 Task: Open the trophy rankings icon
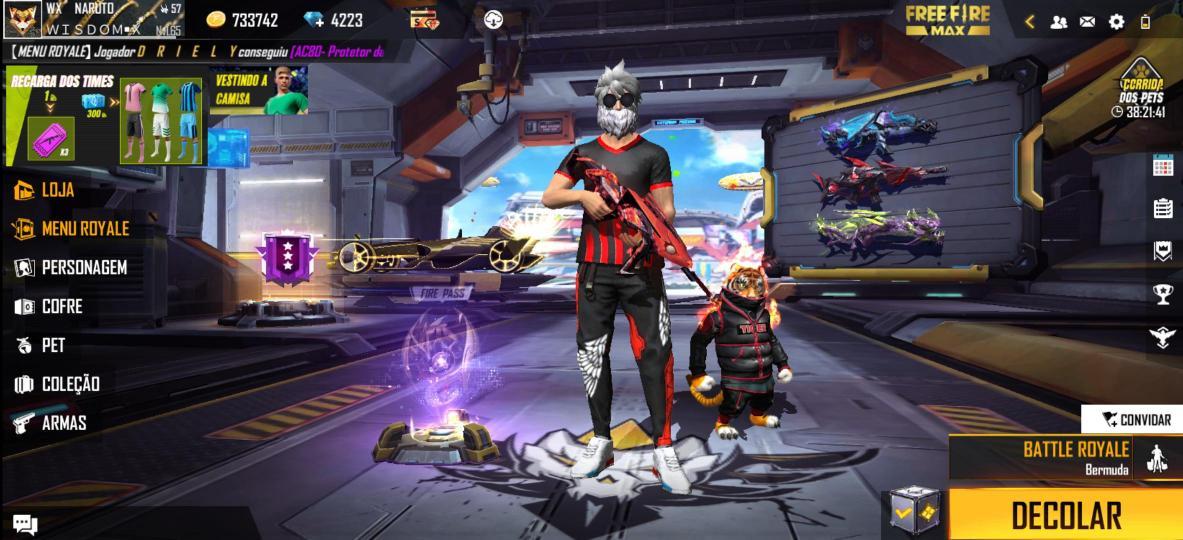[1163, 293]
